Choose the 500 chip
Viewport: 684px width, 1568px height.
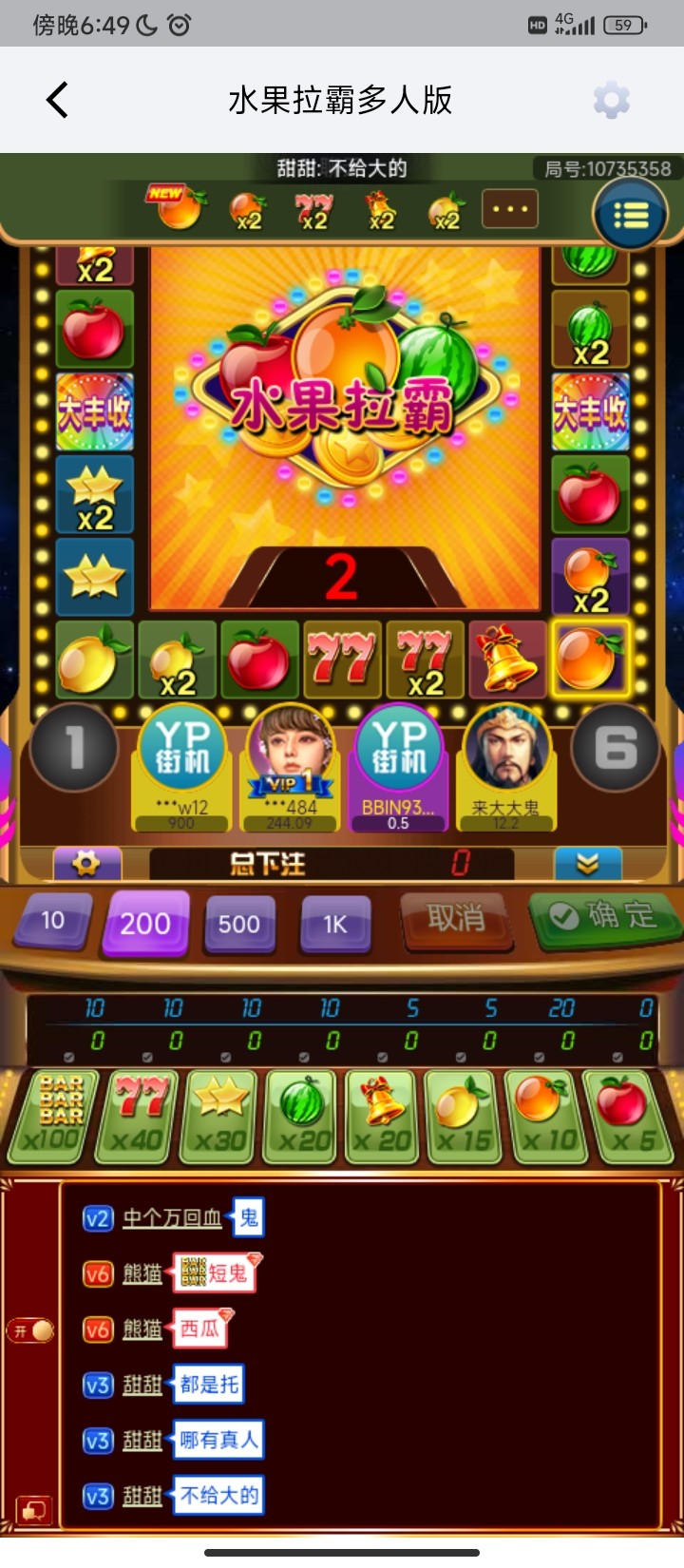pyautogui.click(x=238, y=924)
